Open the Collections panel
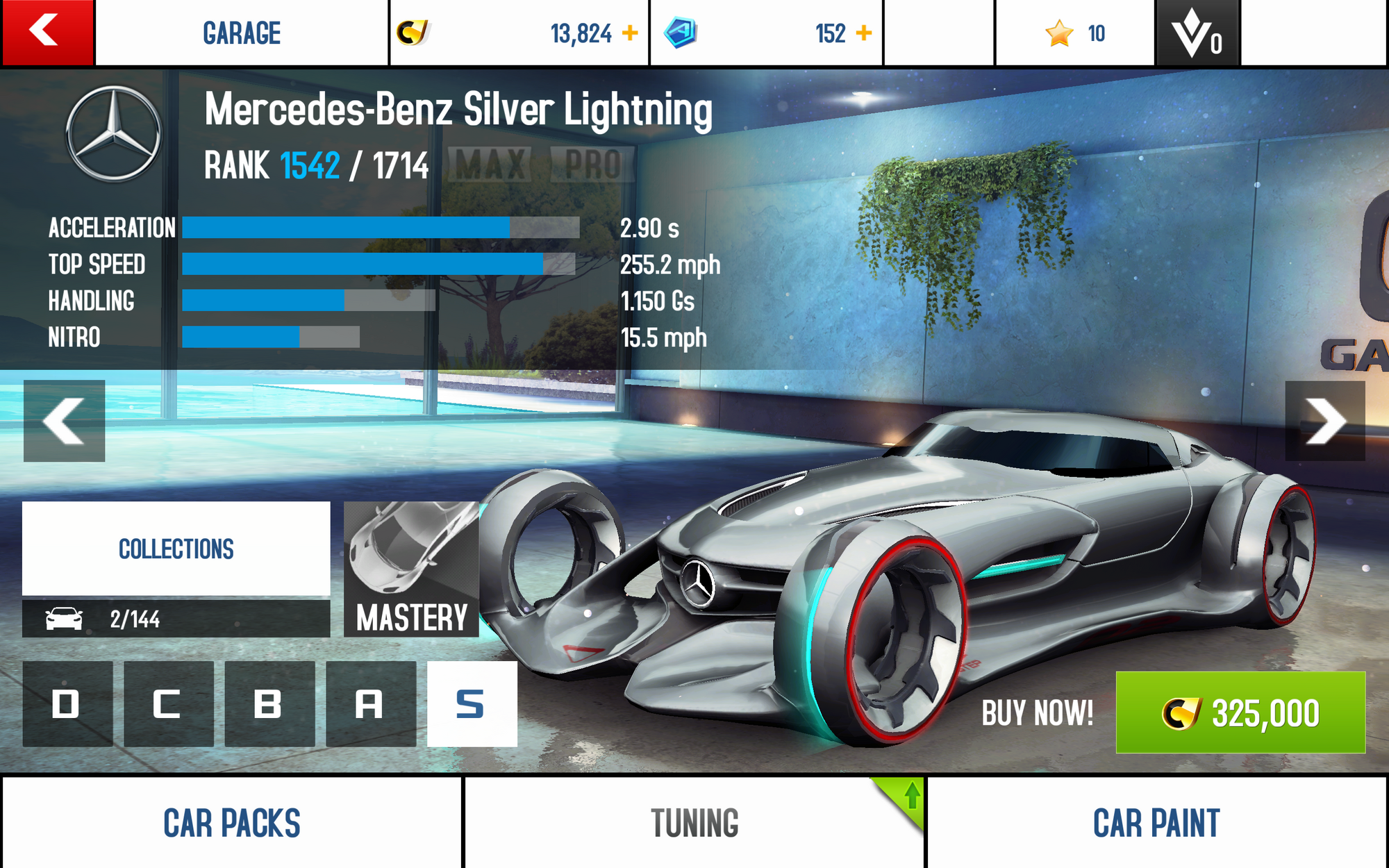The image size is (1389, 868). pyautogui.click(x=177, y=549)
